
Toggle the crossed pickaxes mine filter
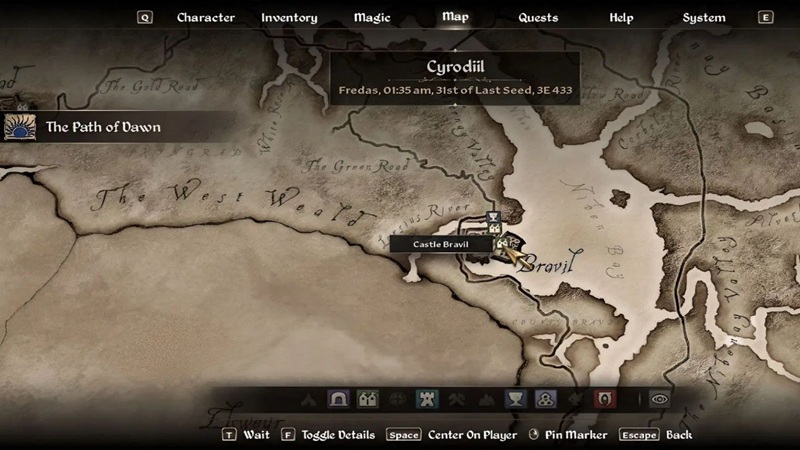(x=458, y=399)
